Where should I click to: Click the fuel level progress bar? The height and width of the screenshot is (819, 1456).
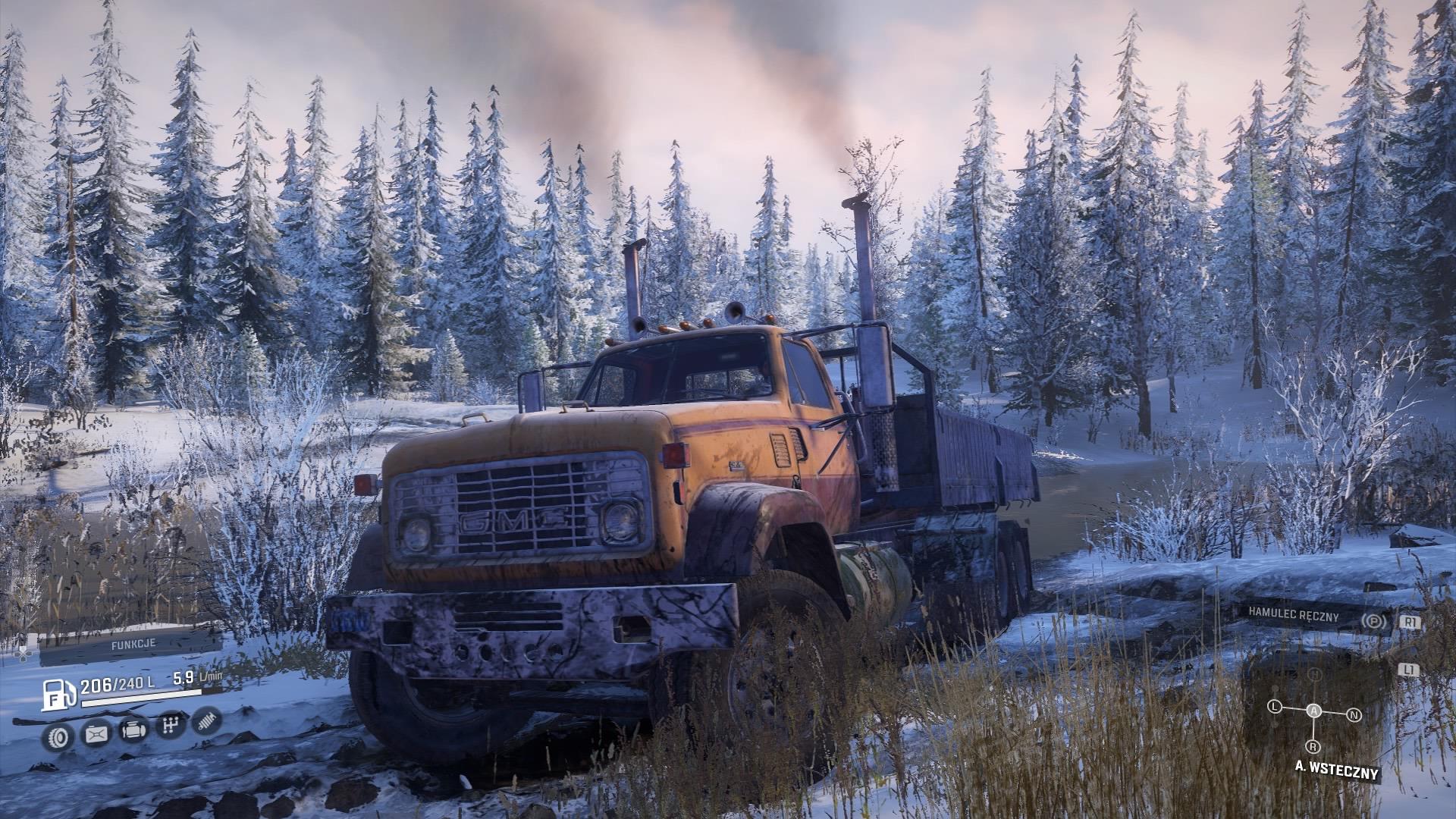141,698
